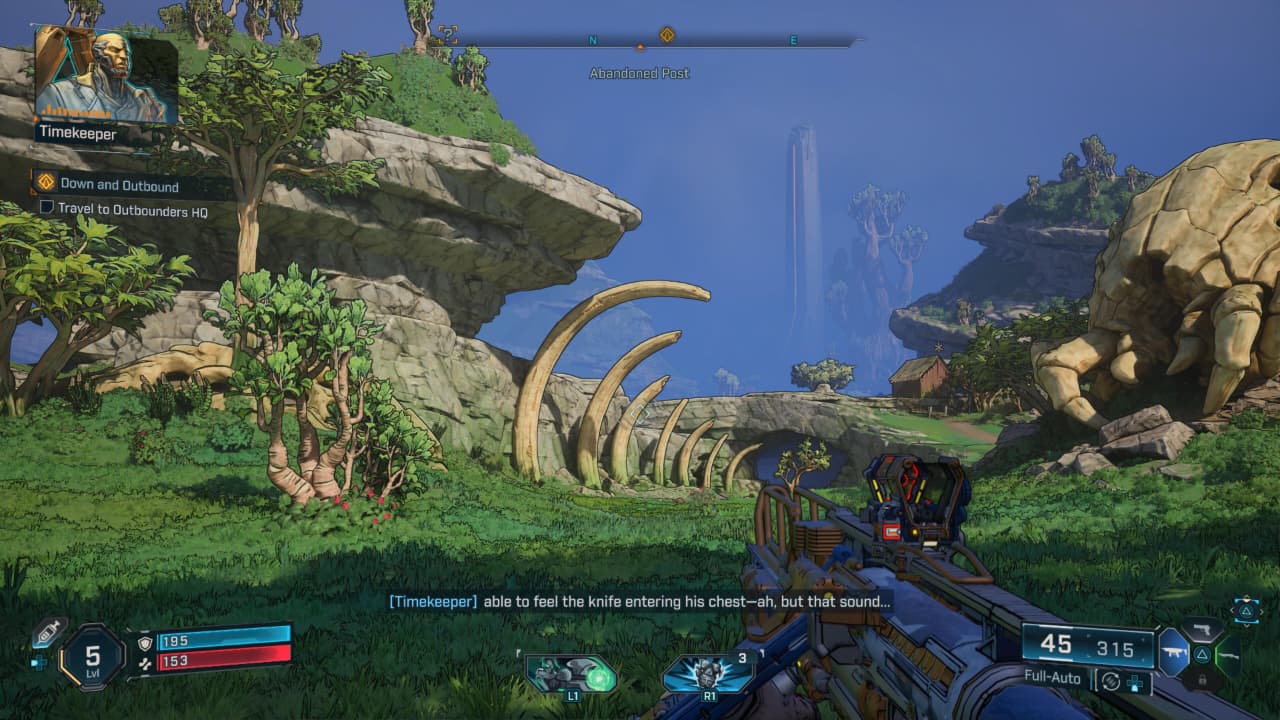1280x720 pixels.
Task: Open the level 5 character badge
Action: click(92, 657)
